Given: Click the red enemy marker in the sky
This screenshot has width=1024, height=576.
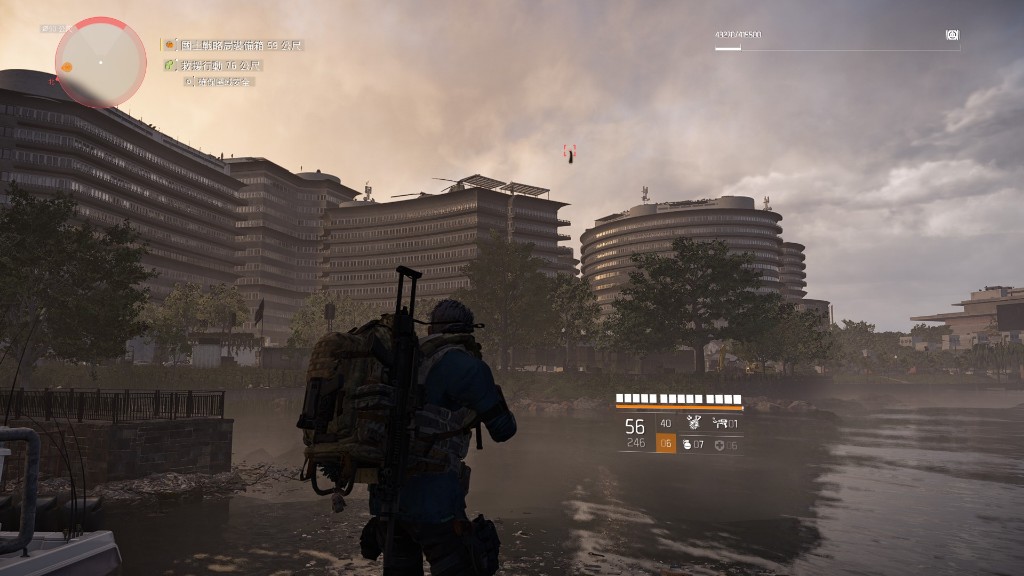Looking at the screenshot, I should click(570, 154).
